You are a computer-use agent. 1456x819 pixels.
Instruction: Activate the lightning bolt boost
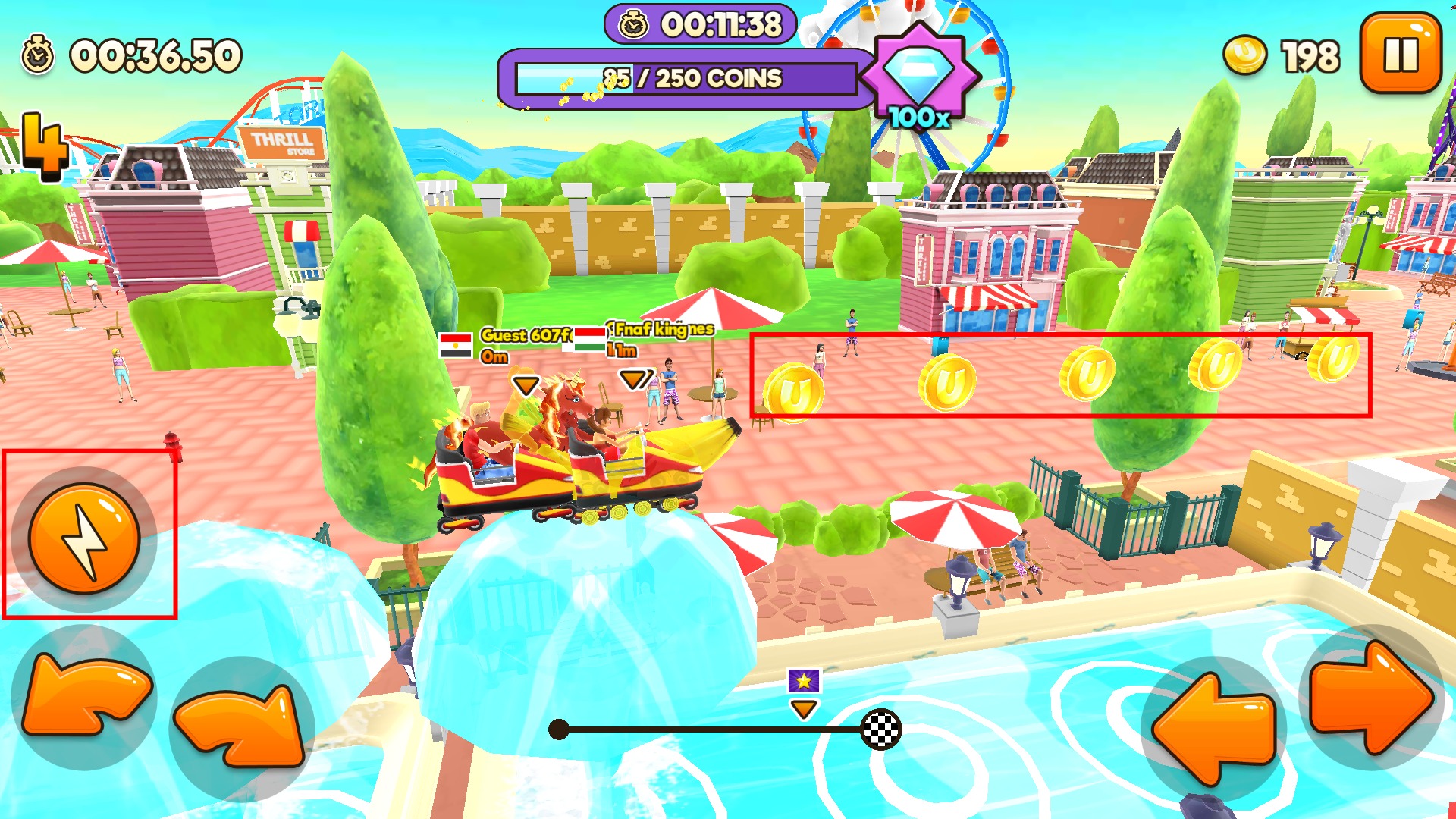[x=85, y=538]
